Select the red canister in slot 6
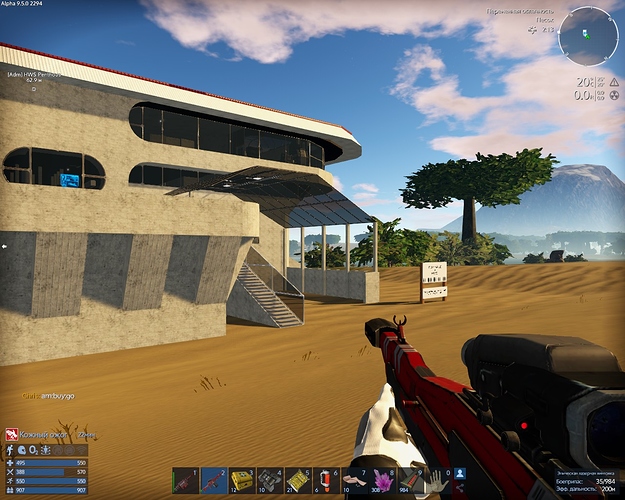 click(x=327, y=481)
